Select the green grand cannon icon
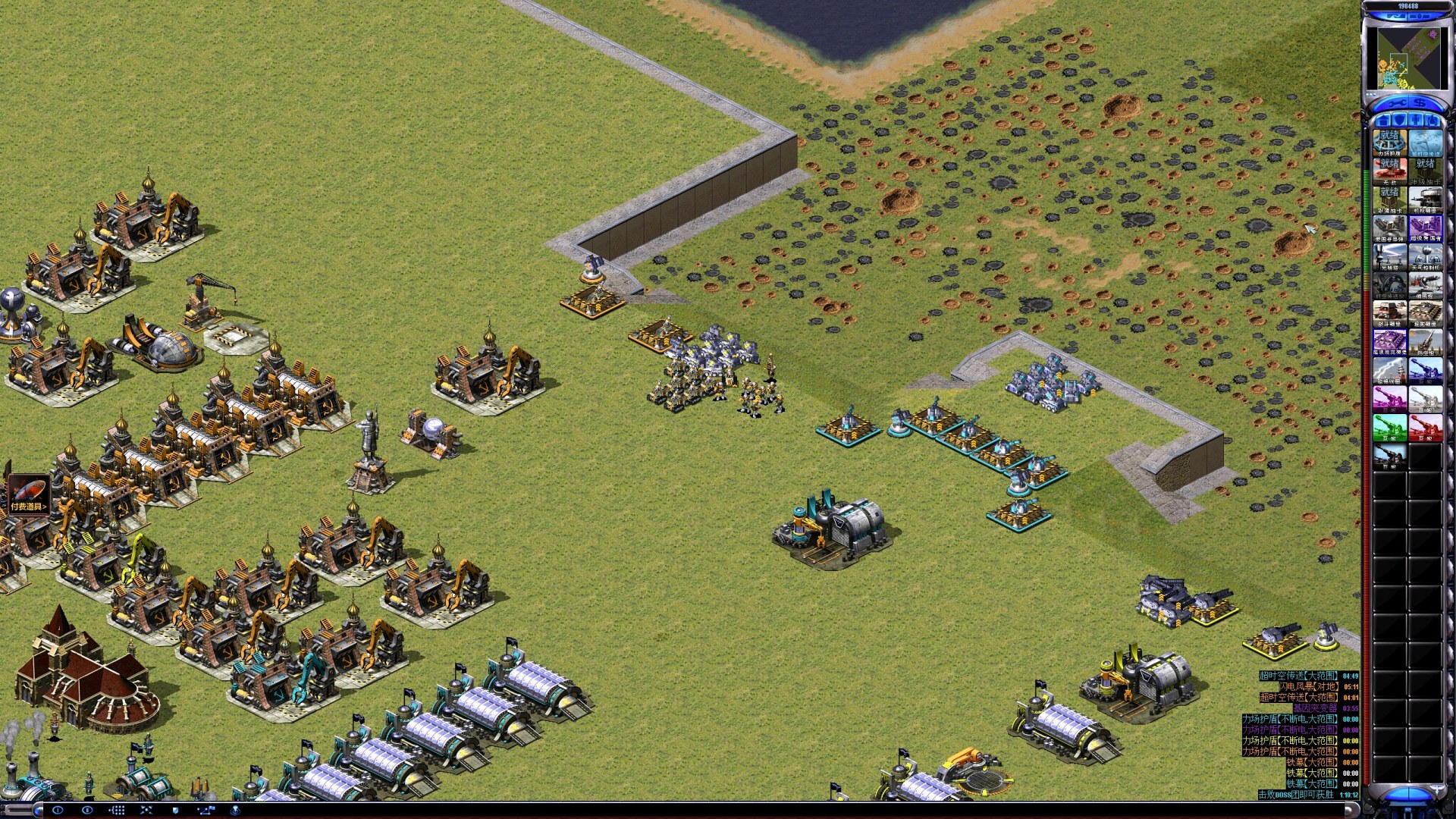Image resolution: width=1456 pixels, height=819 pixels. [x=1389, y=427]
